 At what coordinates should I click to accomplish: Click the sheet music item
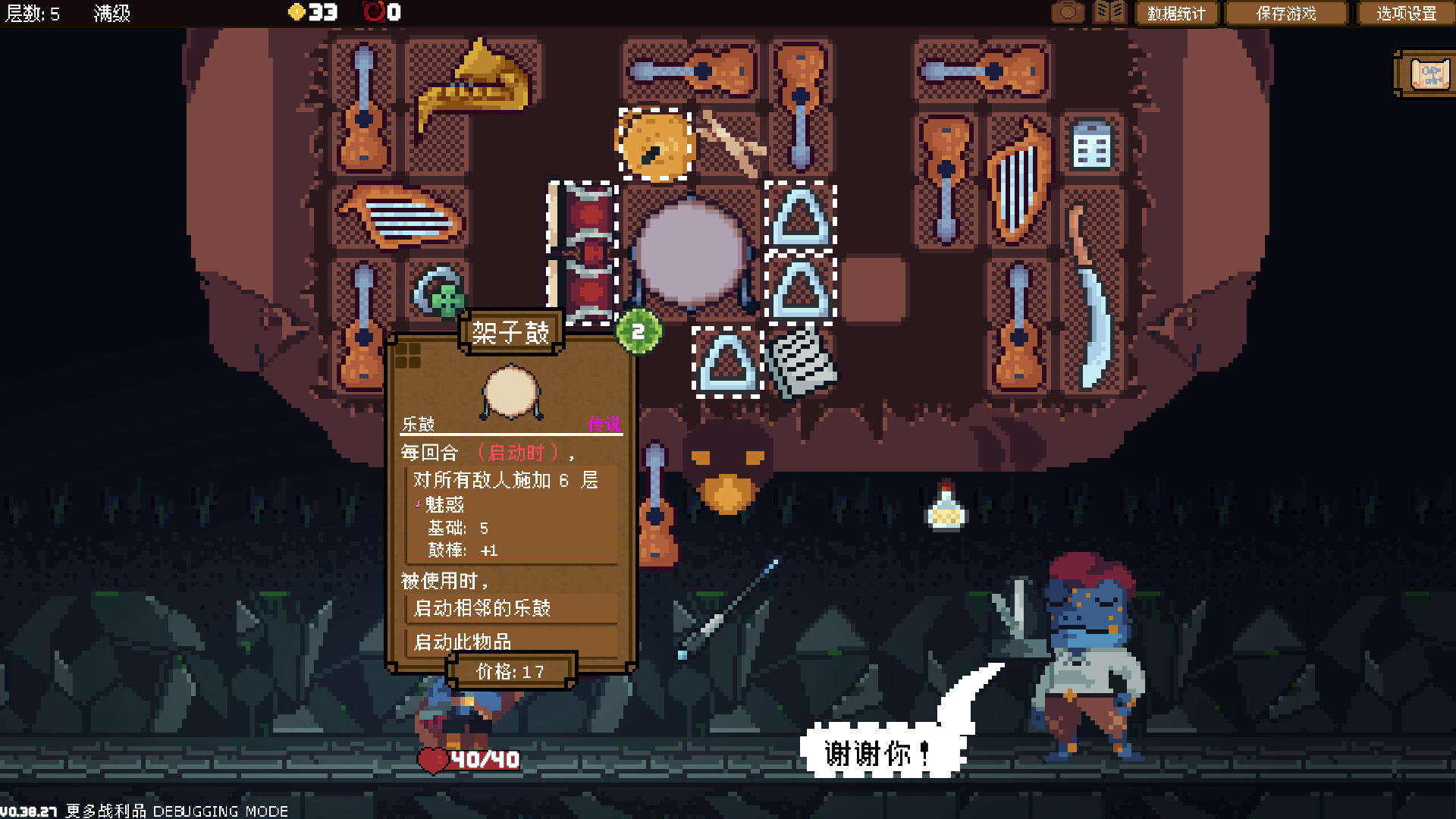coord(802,362)
